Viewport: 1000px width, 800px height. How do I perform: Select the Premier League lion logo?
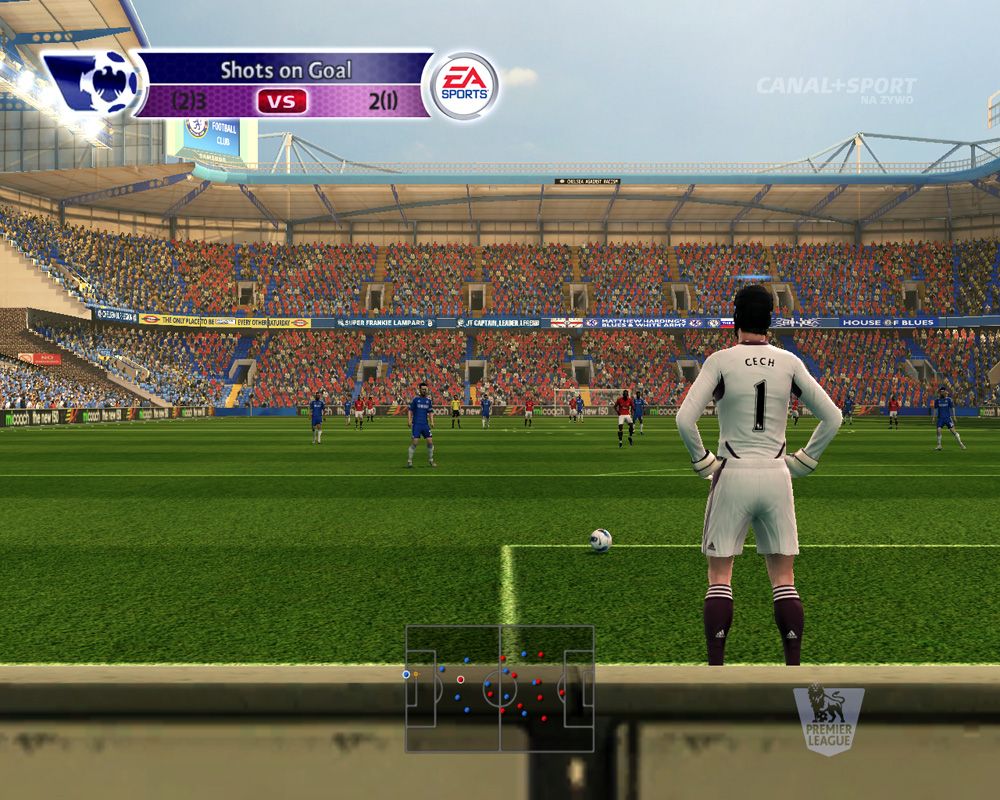828,718
